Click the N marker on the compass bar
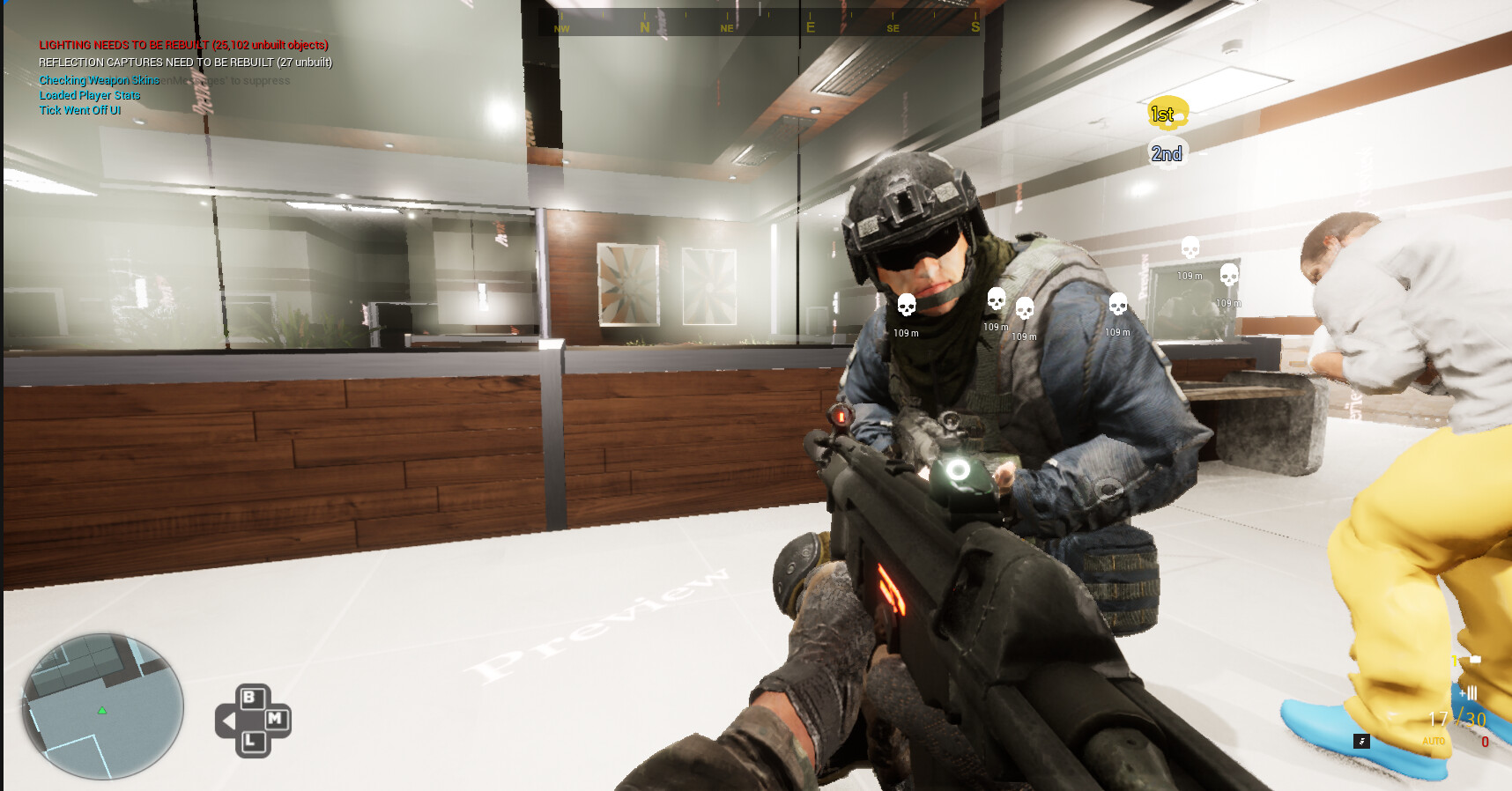This screenshot has width=1512, height=791. (646, 26)
